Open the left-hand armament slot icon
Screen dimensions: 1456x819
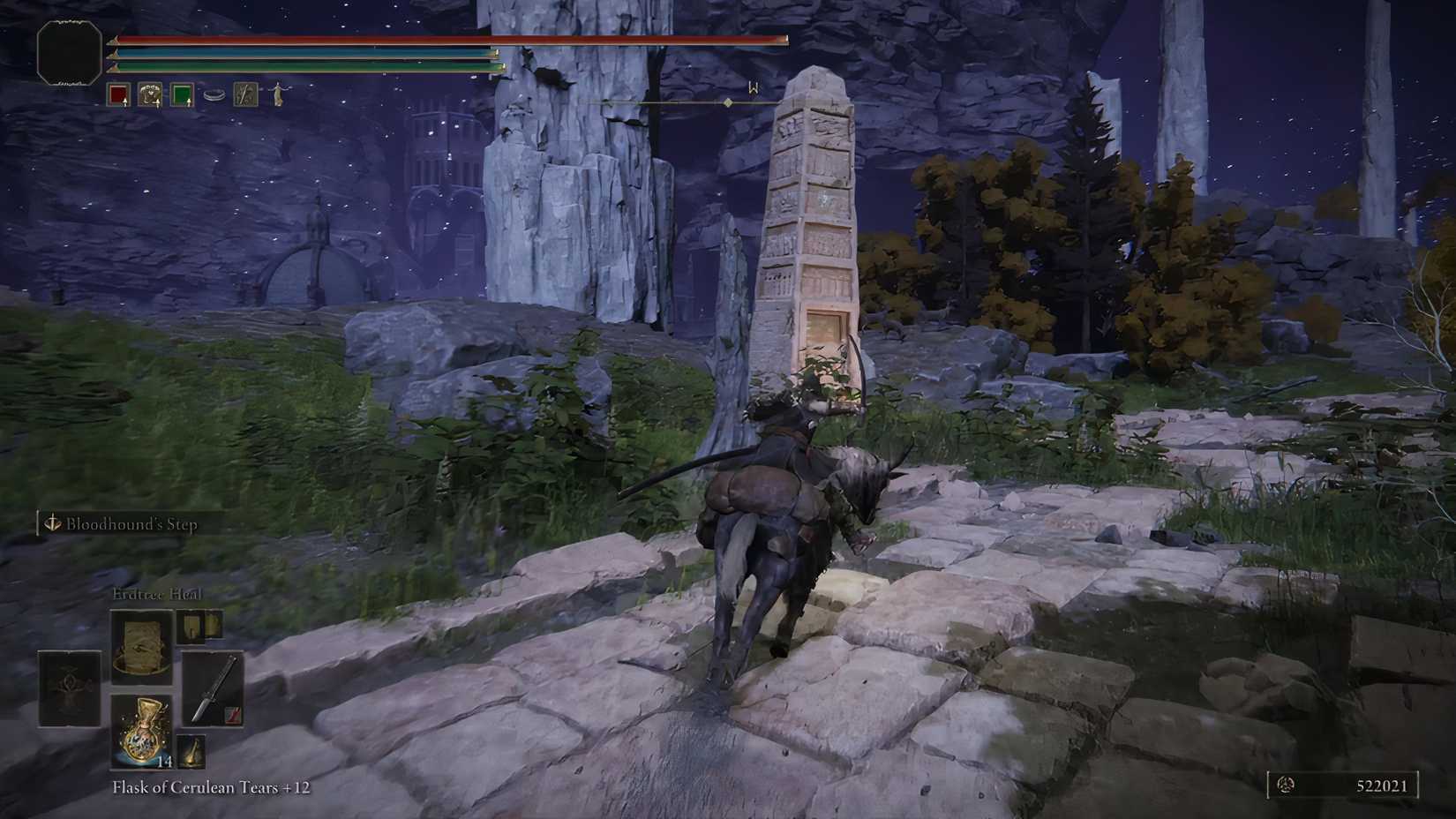[69, 688]
